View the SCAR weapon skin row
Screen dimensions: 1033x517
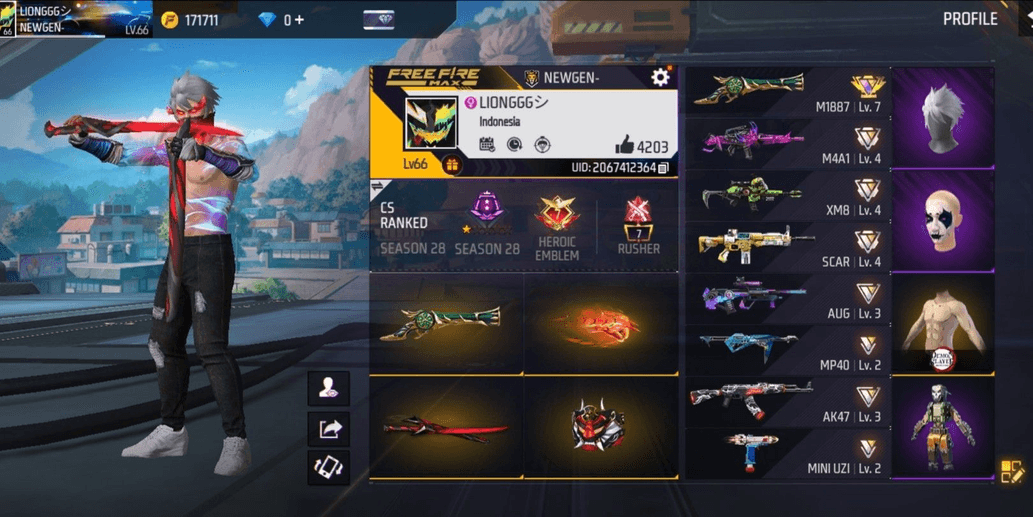(786, 247)
